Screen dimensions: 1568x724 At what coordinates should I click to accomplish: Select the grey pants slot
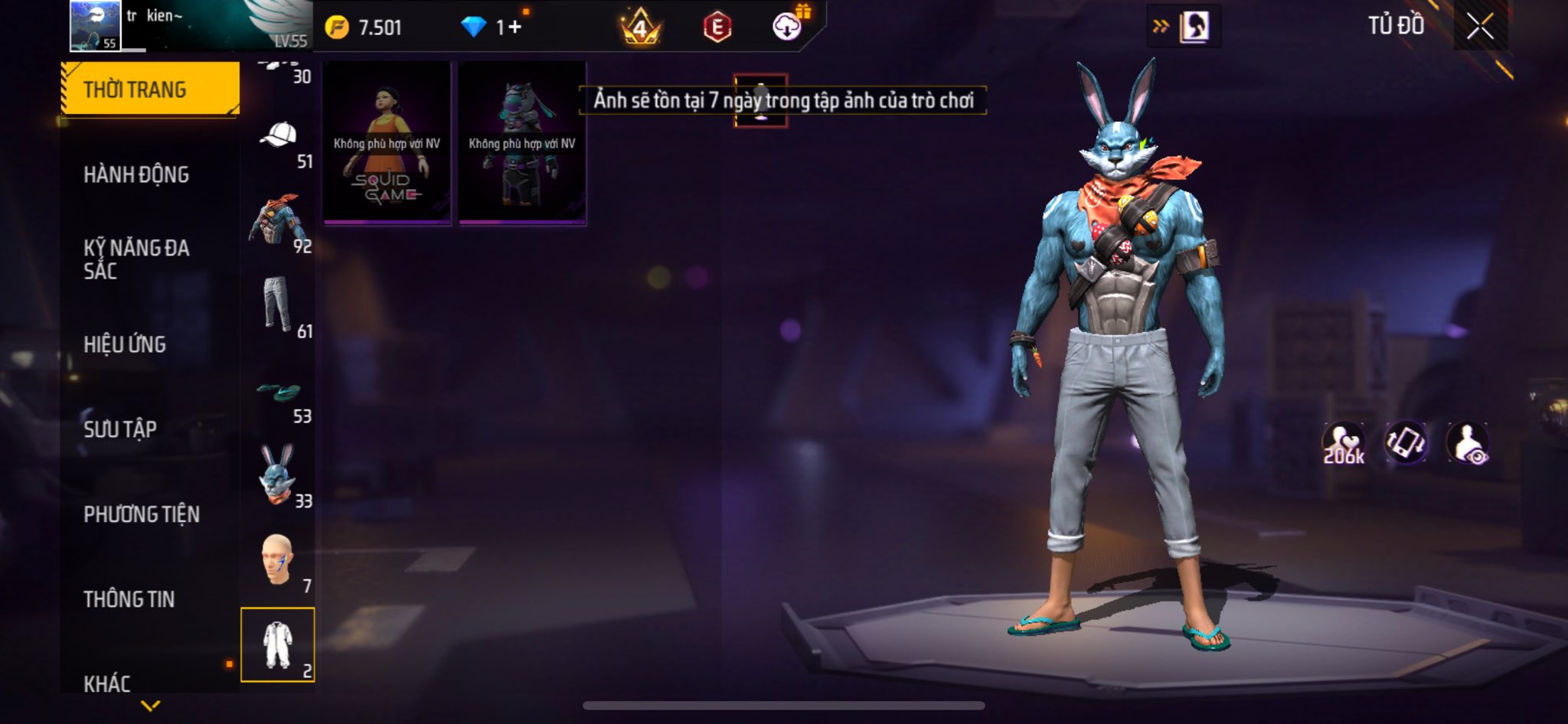tap(277, 305)
